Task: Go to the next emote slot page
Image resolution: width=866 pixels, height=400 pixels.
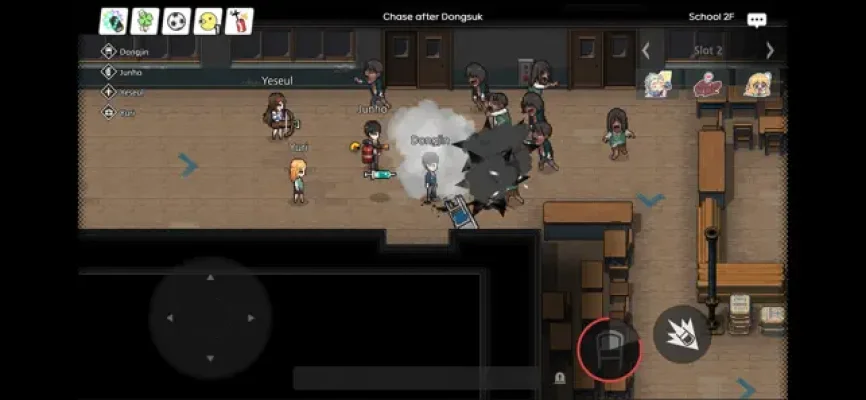Action: [769, 50]
